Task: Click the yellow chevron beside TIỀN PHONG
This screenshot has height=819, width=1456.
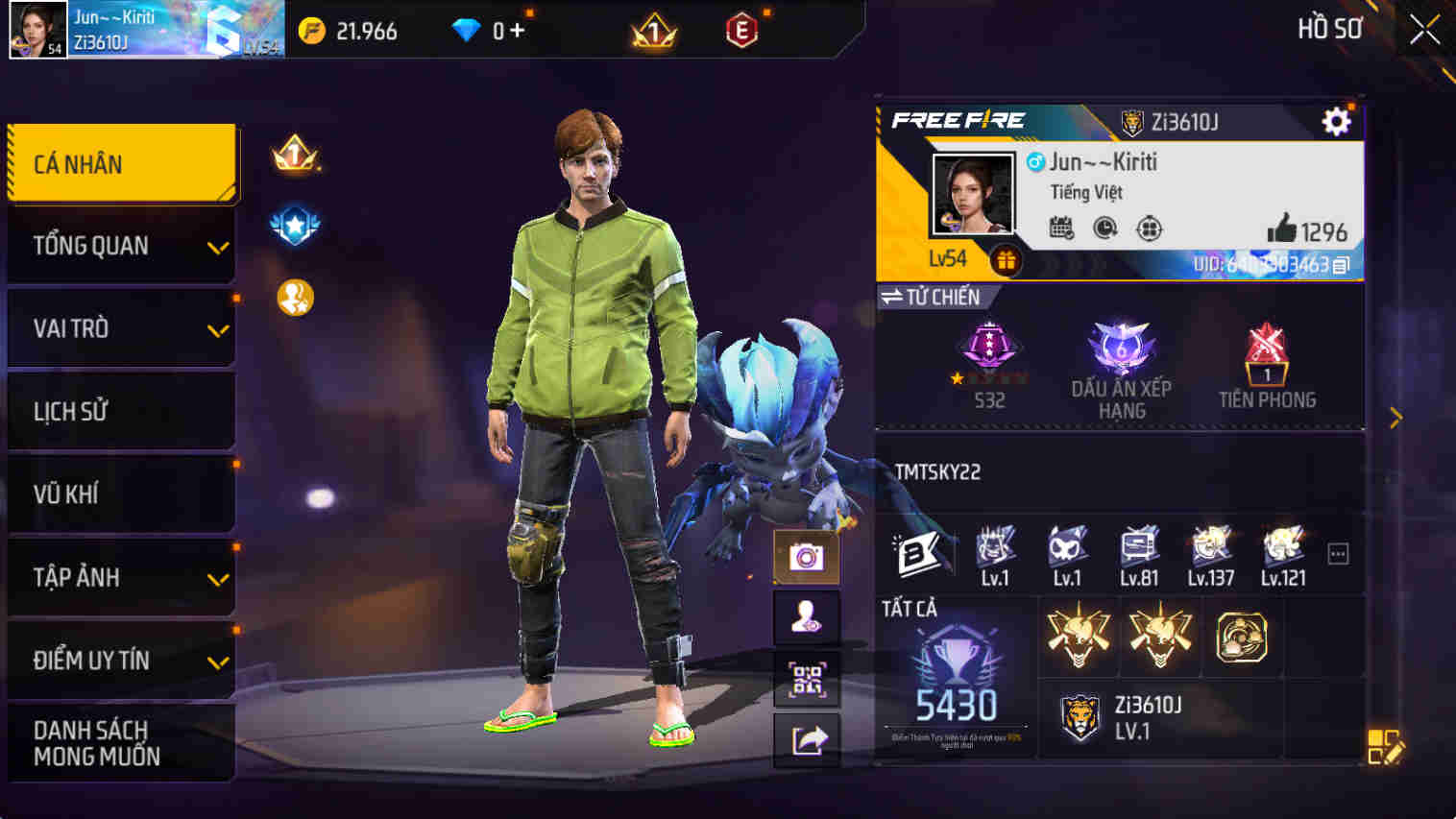Action: (1395, 418)
